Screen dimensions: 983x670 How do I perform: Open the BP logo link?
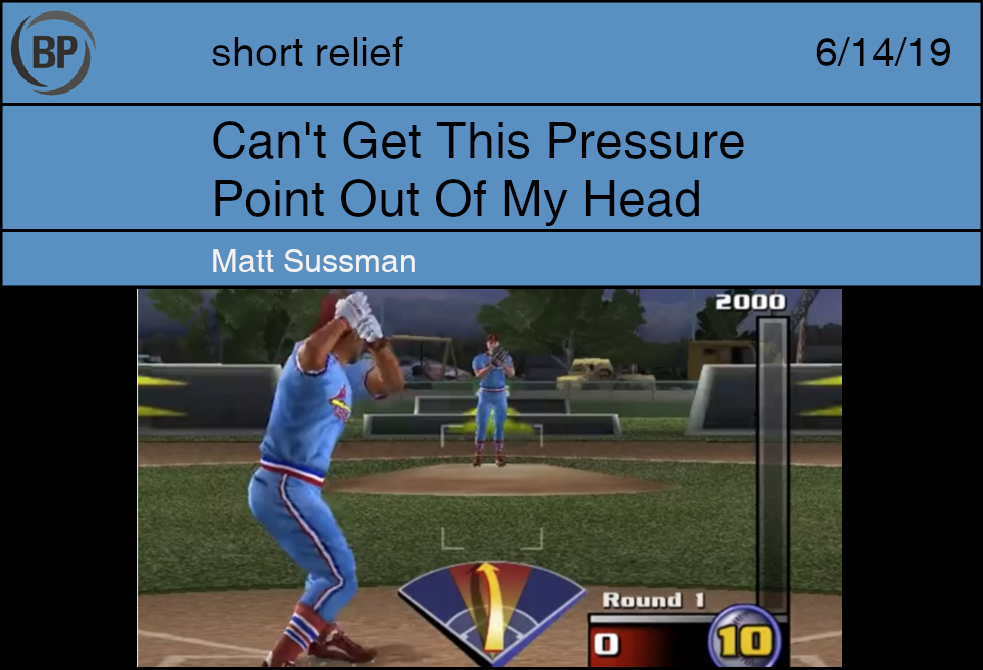tap(53, 52)
